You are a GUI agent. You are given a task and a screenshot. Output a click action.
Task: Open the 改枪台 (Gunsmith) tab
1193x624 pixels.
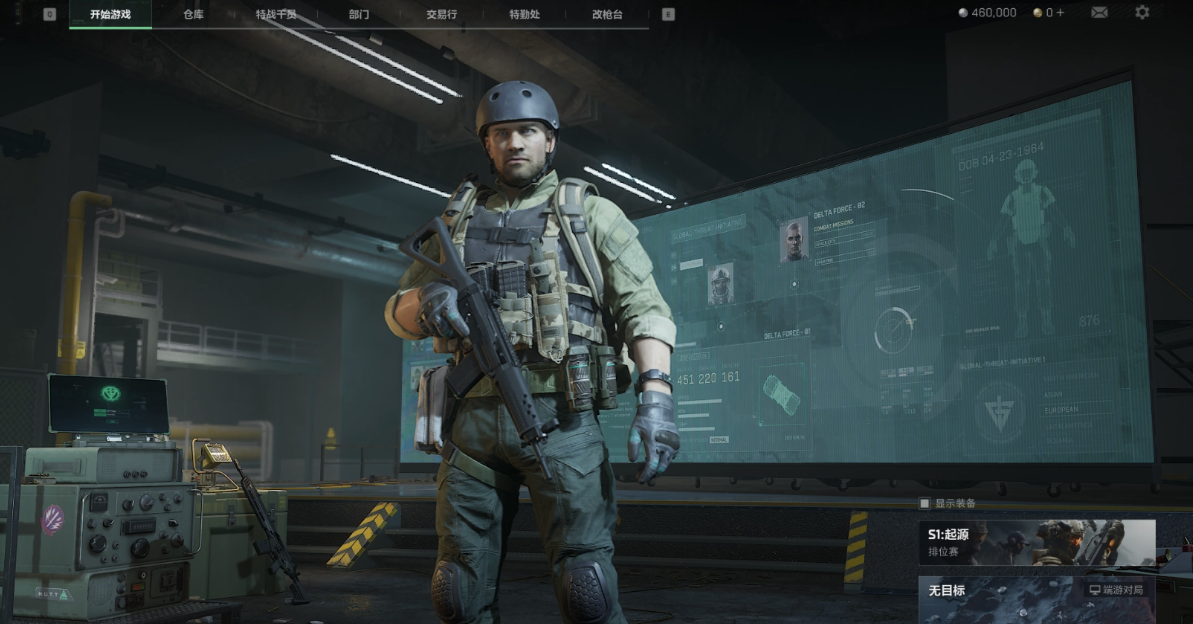point(607,14)
